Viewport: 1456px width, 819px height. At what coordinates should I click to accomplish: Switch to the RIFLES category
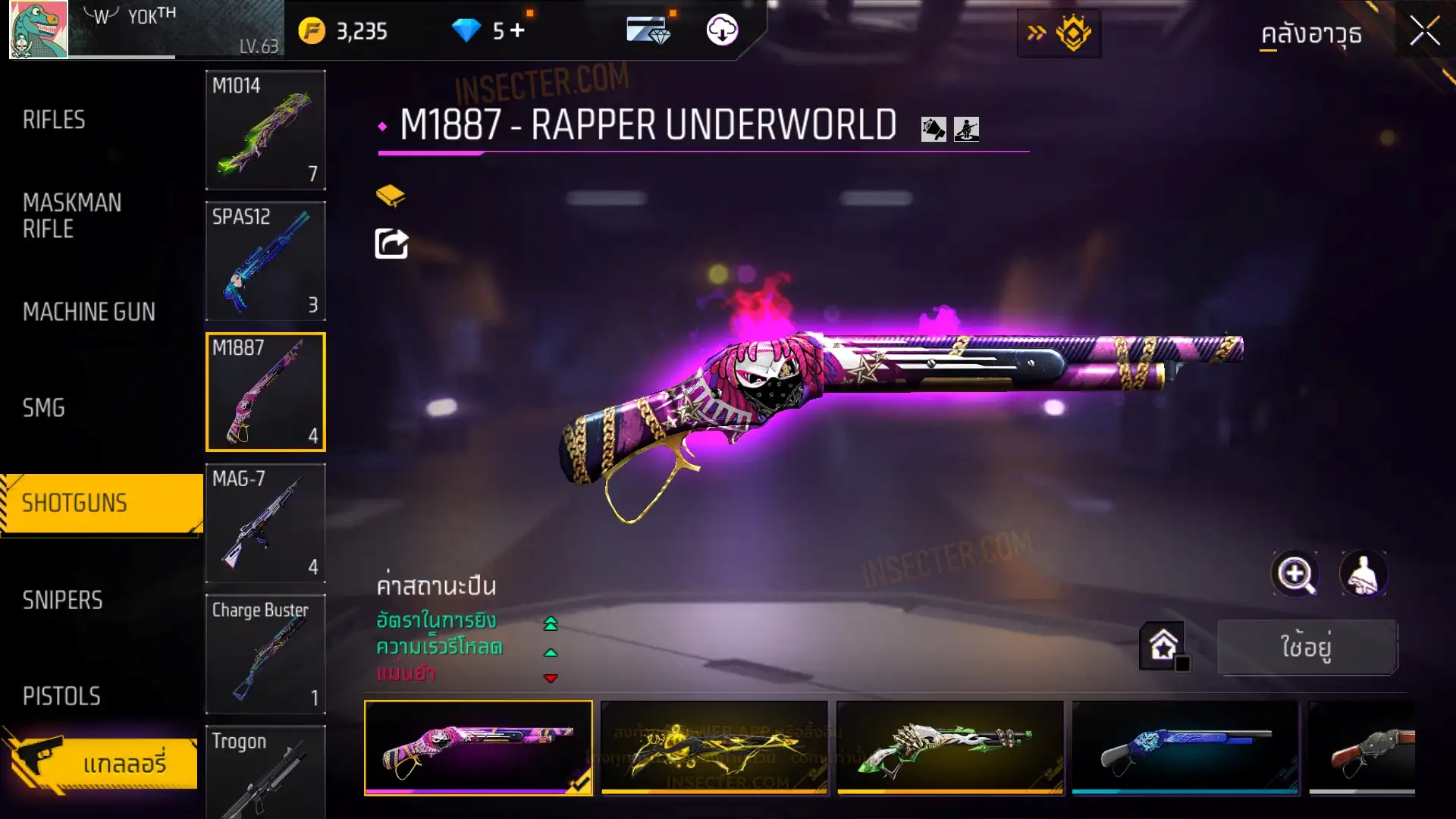click(x=54, y=120)
